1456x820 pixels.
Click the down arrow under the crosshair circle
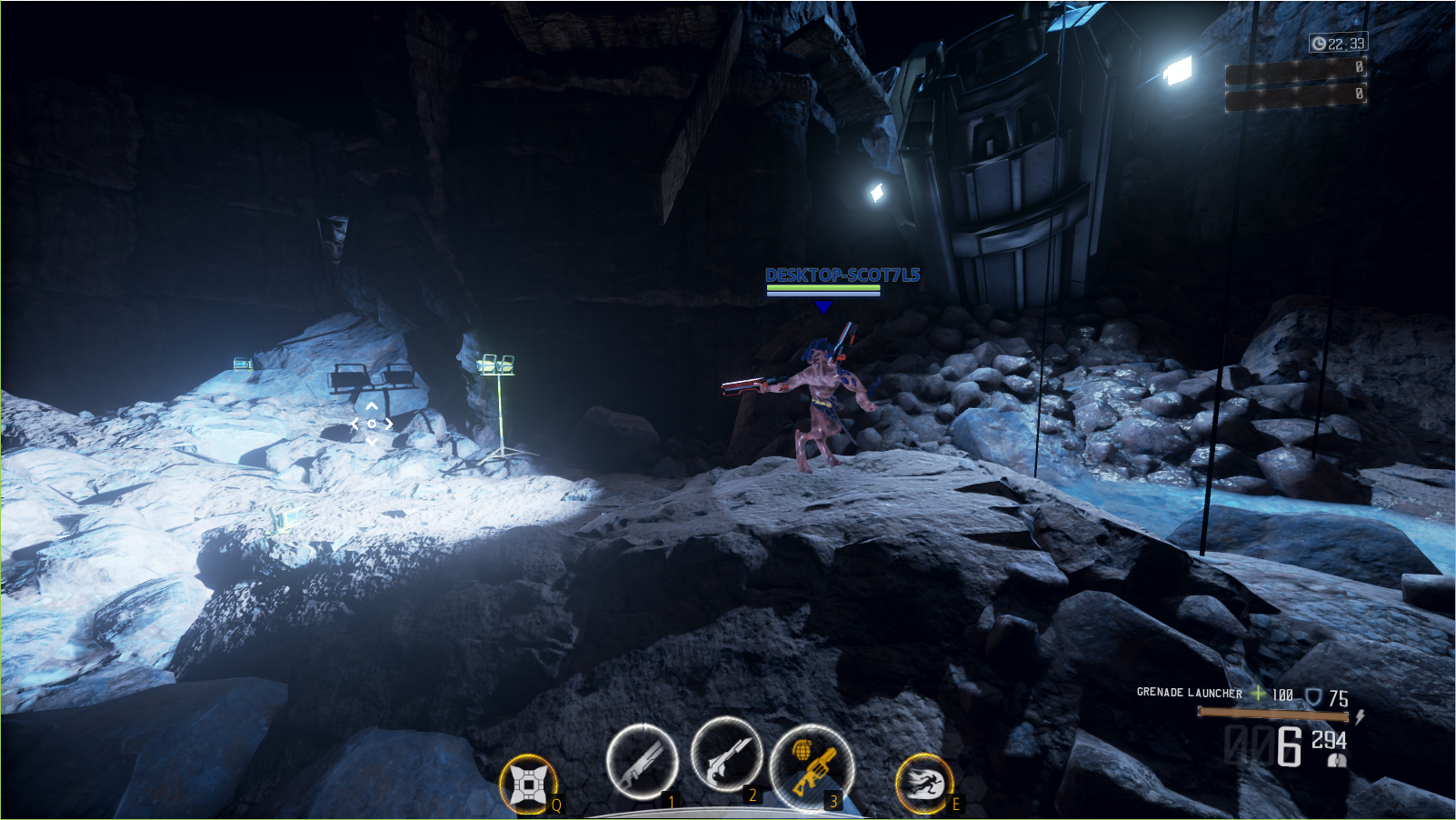372,442
